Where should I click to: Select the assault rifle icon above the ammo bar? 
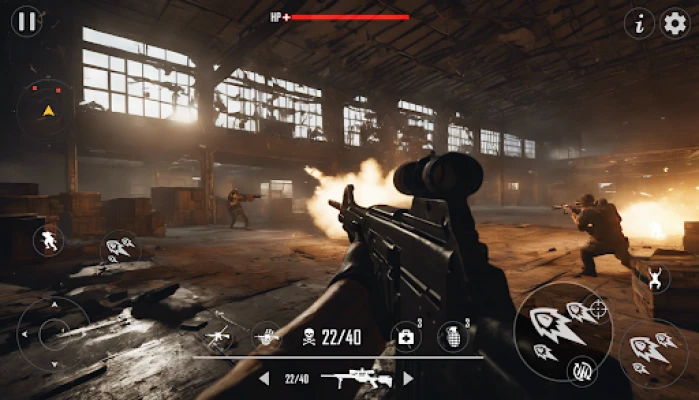[x=219, y=335]
